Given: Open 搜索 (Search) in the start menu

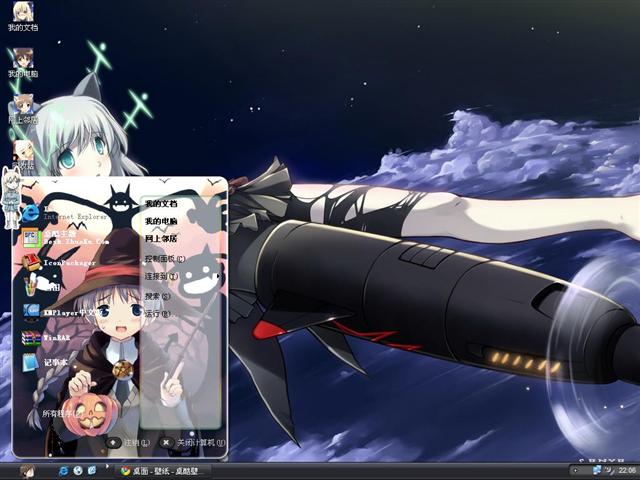Looking at the screenshot, I should [x=158, y=296].
